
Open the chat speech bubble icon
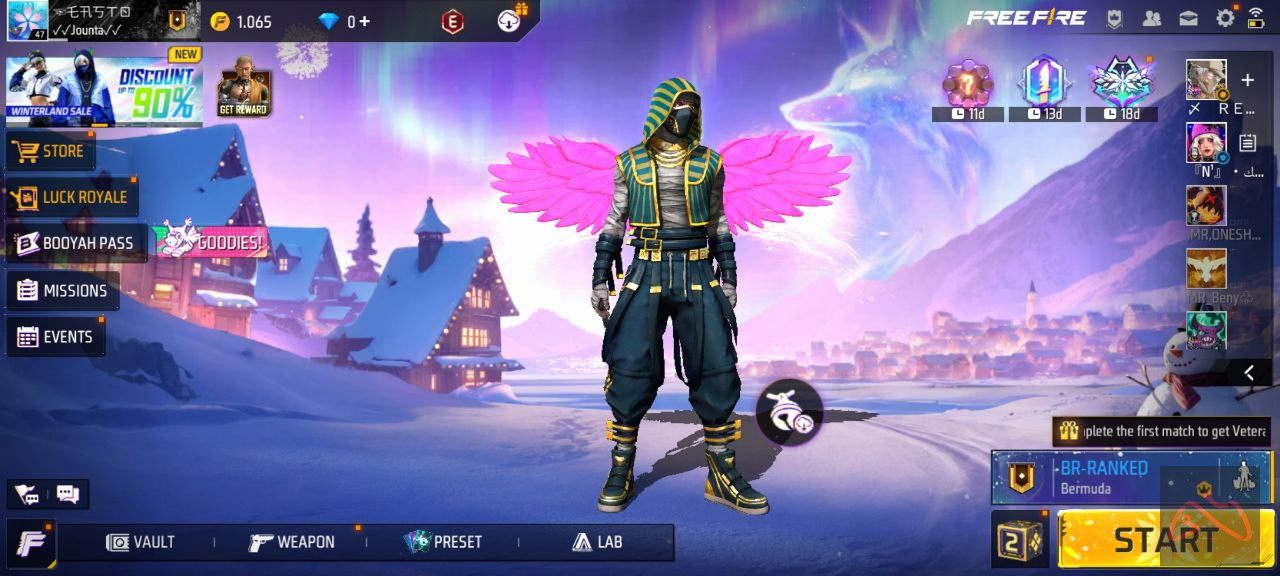click(x=68, y=493)
